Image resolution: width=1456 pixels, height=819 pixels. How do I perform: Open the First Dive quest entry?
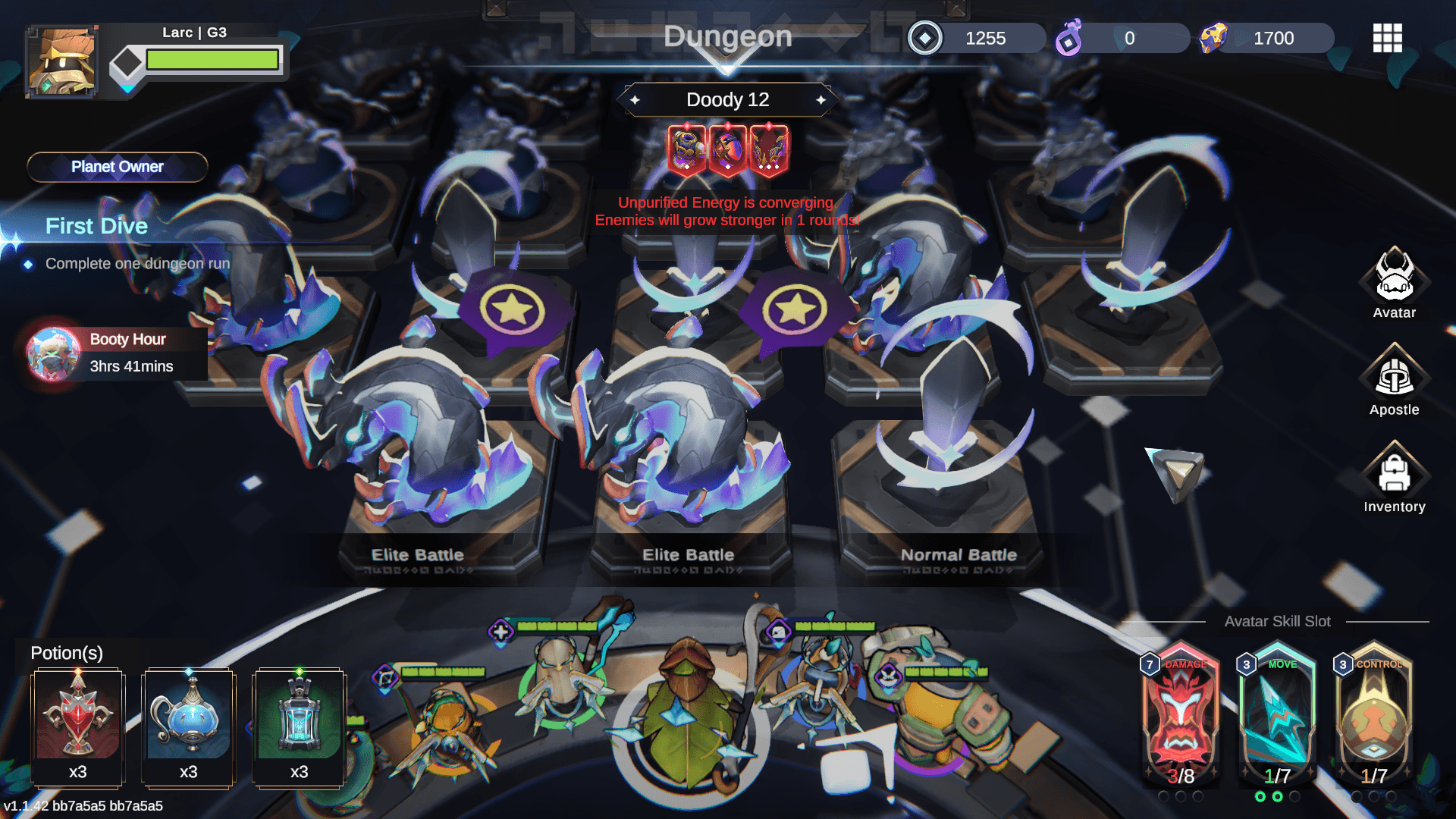[97, 225]
